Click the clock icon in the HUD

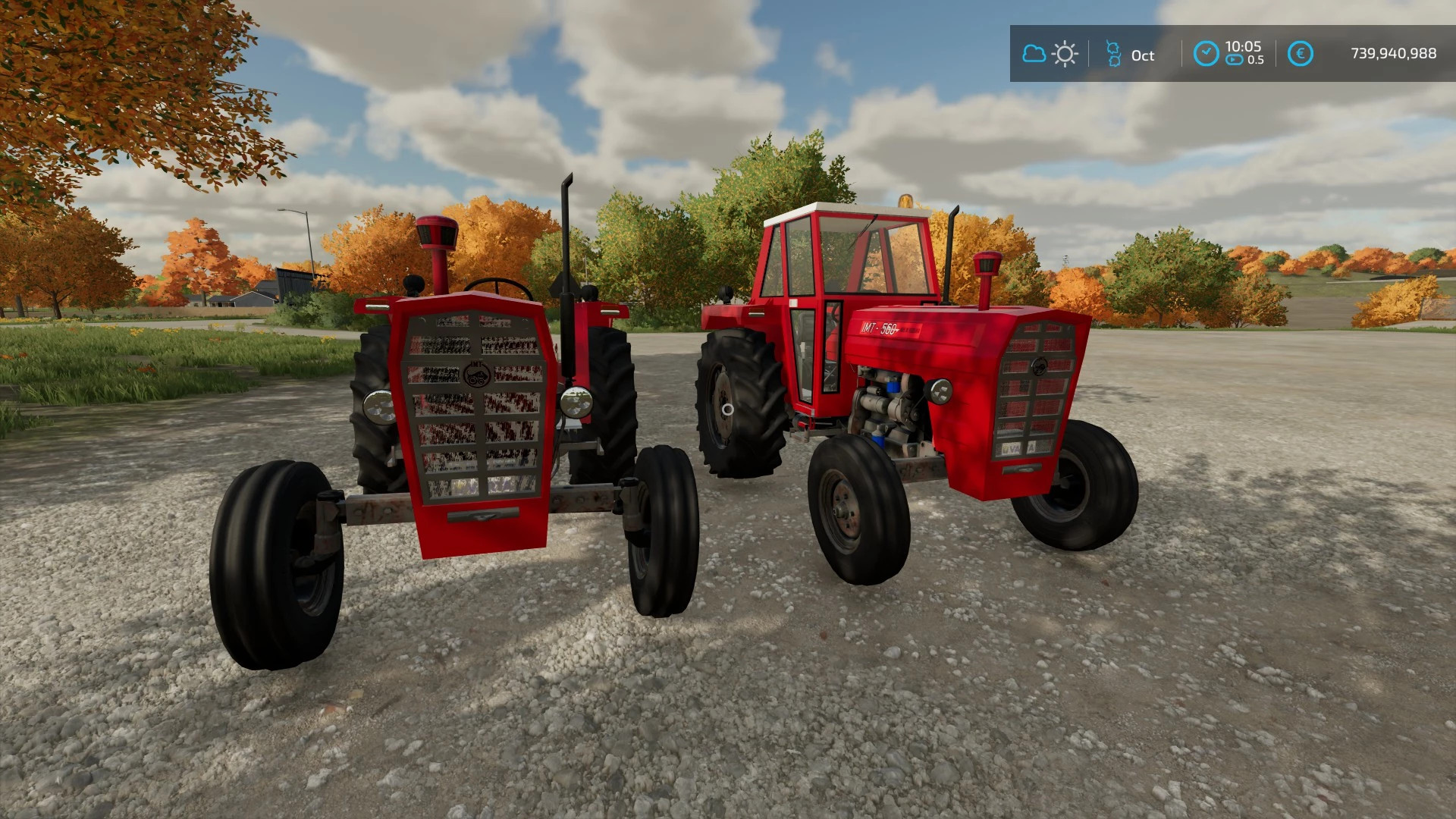[x=1205, y=51]
